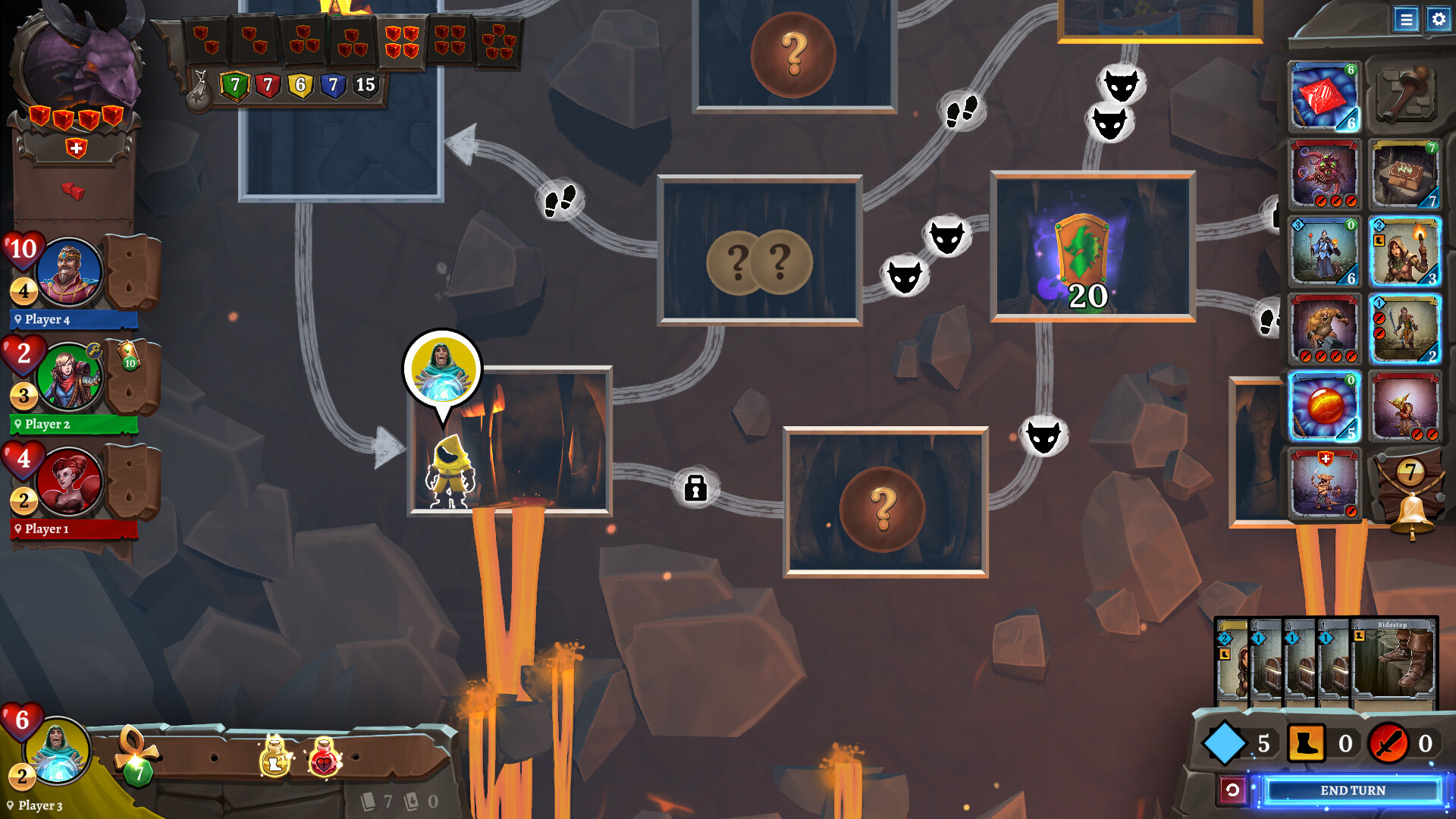The width and height of the screenshot is (1456, 819).
Task: Click the sword attack counter icon
Action: point(1388,743)
